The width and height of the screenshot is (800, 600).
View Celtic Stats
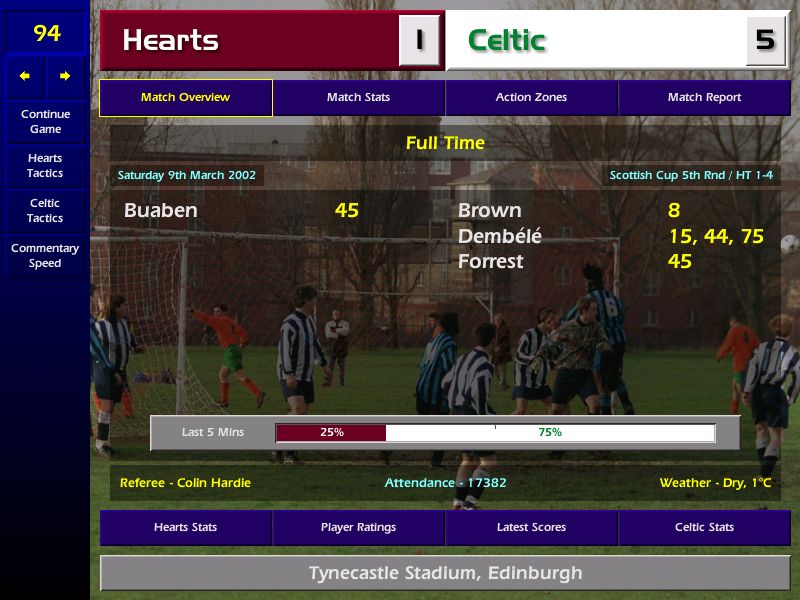tap(704, 527)
